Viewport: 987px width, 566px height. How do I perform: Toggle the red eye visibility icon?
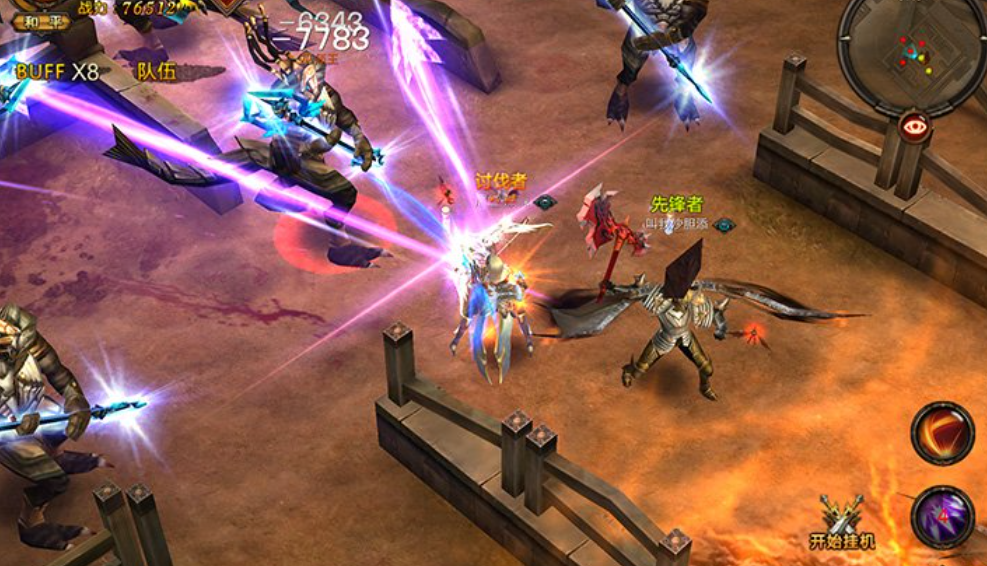pyautogui.click(x=914, y=126)
